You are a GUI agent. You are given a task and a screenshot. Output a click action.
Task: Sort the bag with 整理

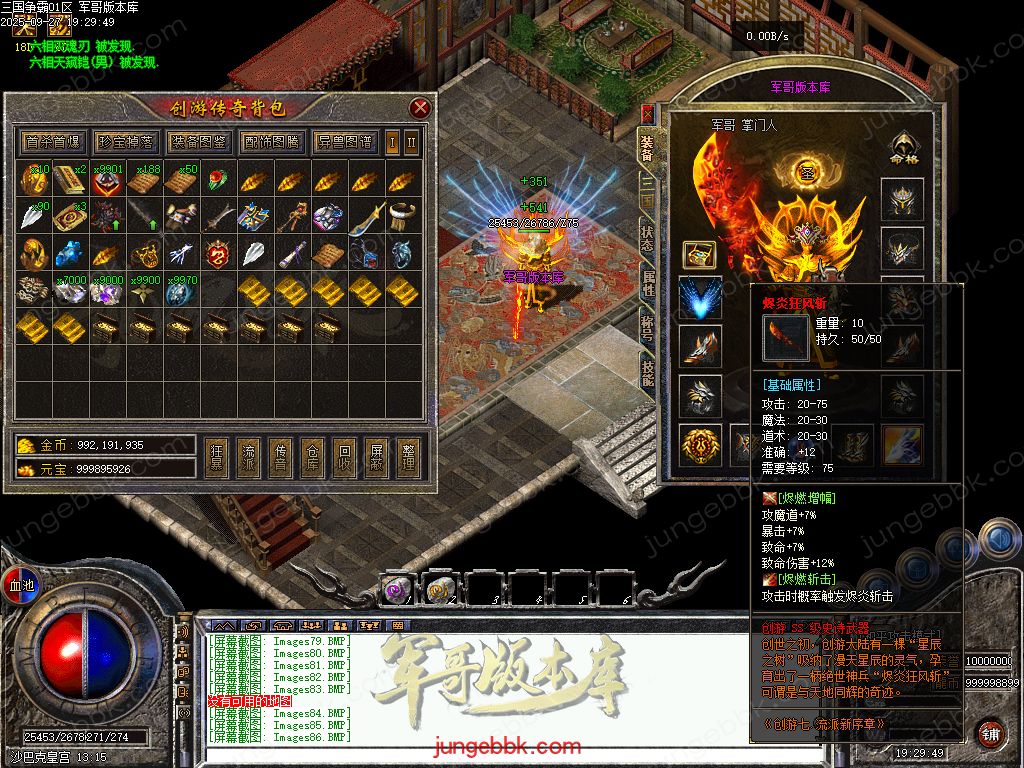(x=407, y=459)
